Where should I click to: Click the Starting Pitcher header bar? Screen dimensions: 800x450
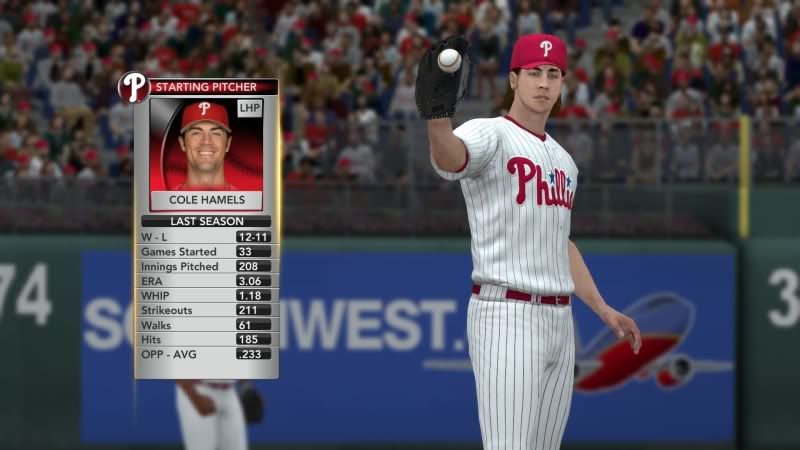coord(212,87)
